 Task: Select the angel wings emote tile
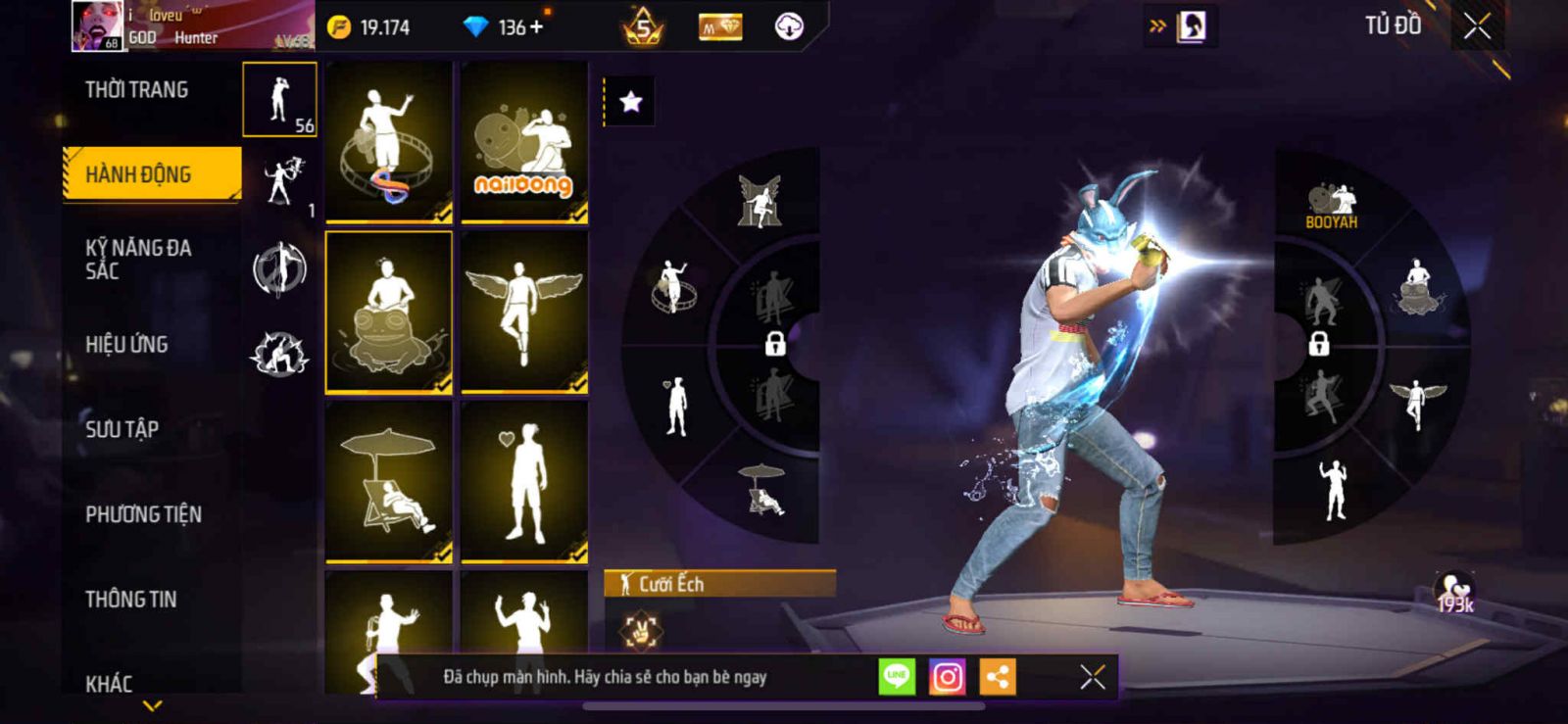click(x=524, y=312)
